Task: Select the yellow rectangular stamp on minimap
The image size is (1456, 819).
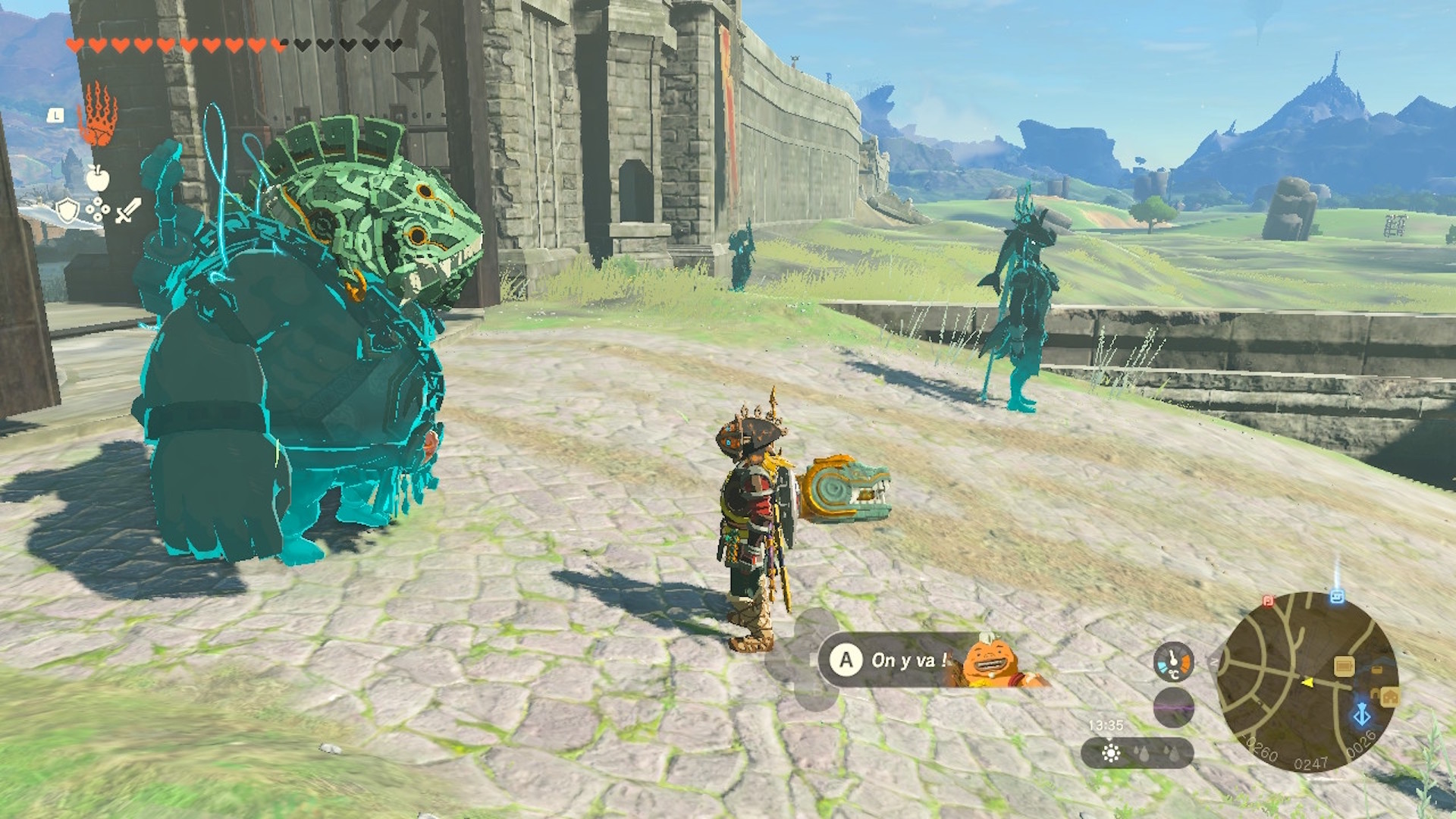Action: (x=1344, y=667)
